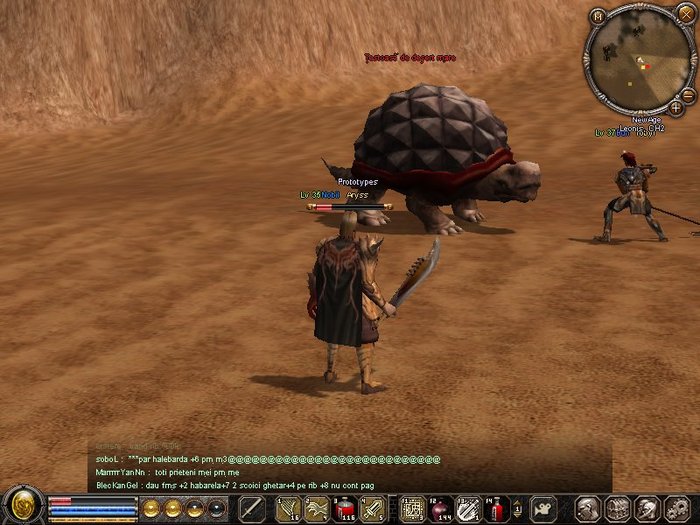Open the inventory with the chest icon
Screen dimensions: 700x525
pos(618,508)
